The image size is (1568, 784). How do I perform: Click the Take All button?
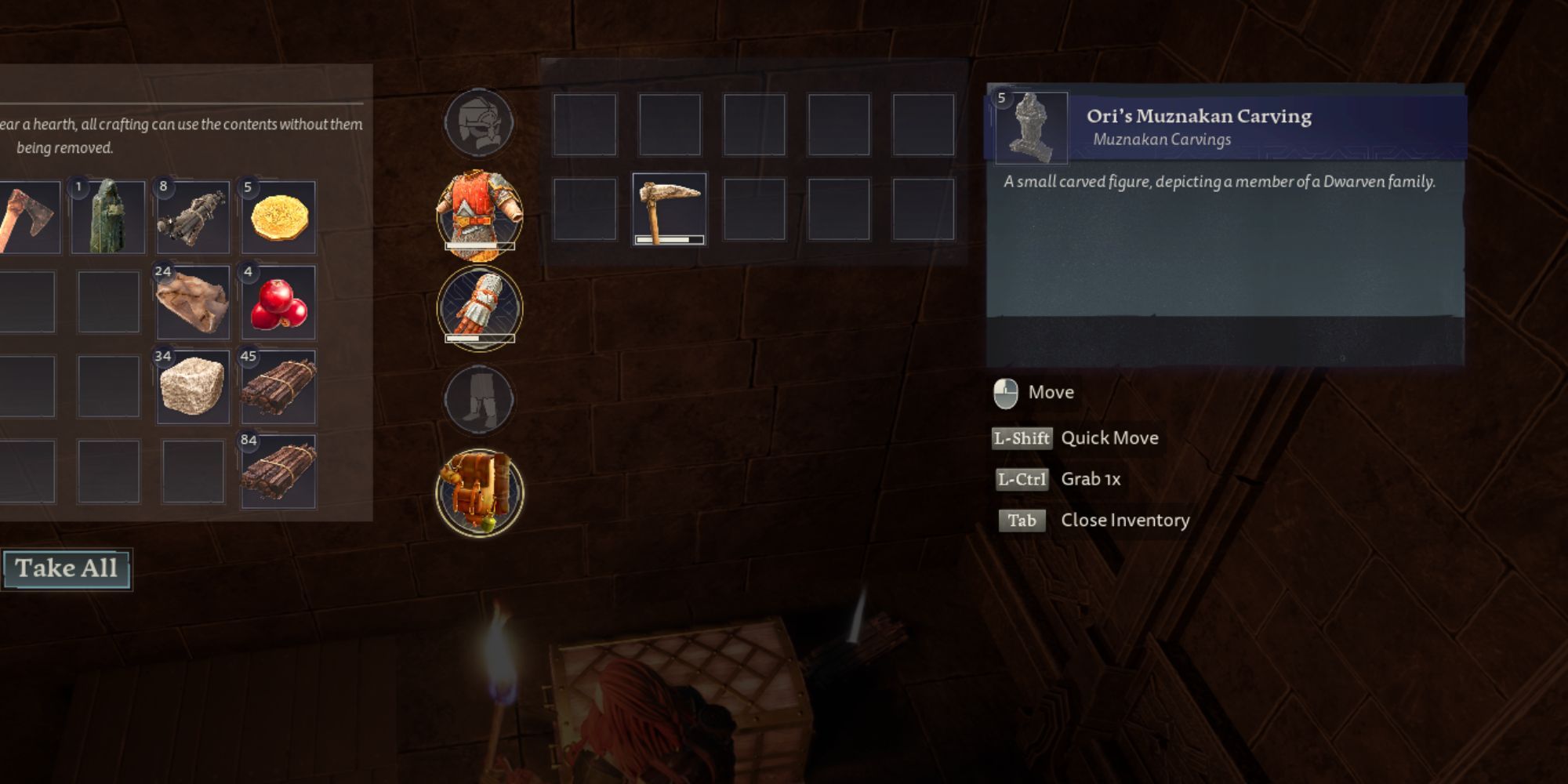(x=67, y=568)
